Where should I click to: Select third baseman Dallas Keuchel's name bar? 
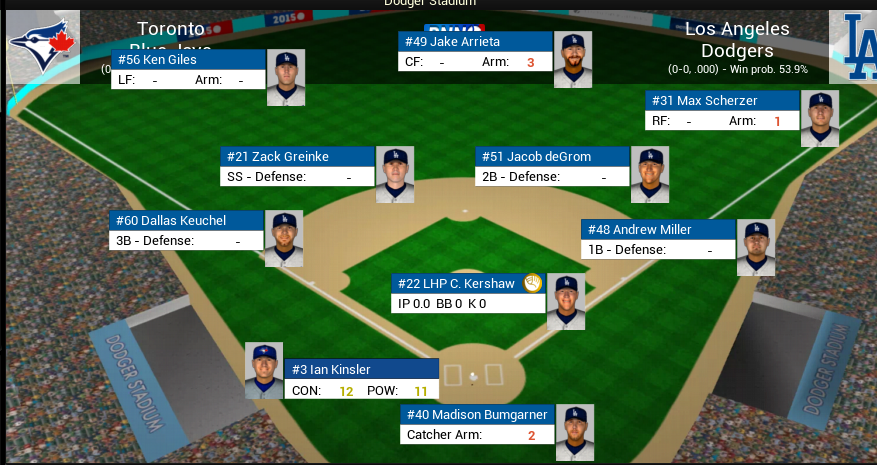click(186, 221)
